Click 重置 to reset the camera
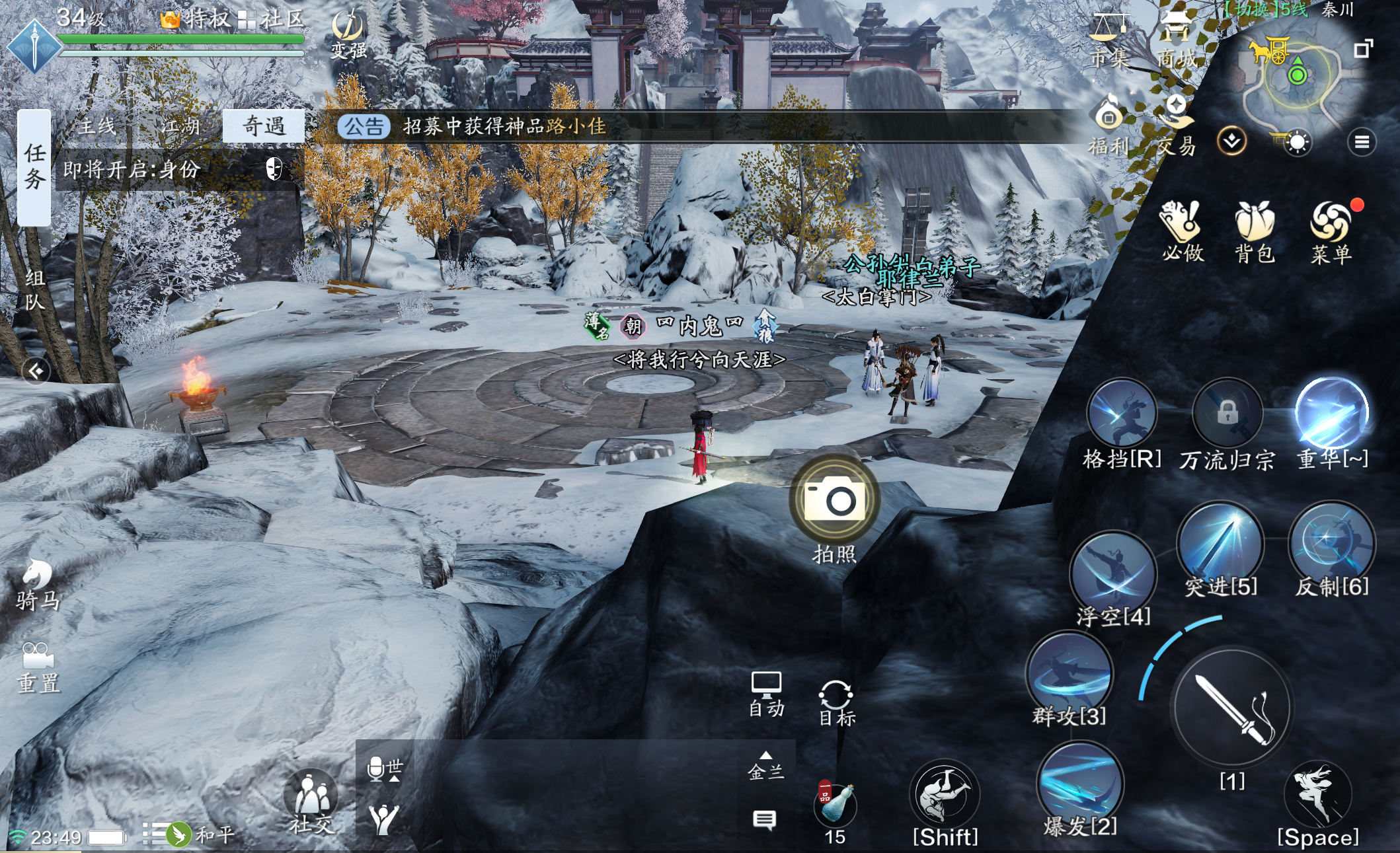 (38, 667)
